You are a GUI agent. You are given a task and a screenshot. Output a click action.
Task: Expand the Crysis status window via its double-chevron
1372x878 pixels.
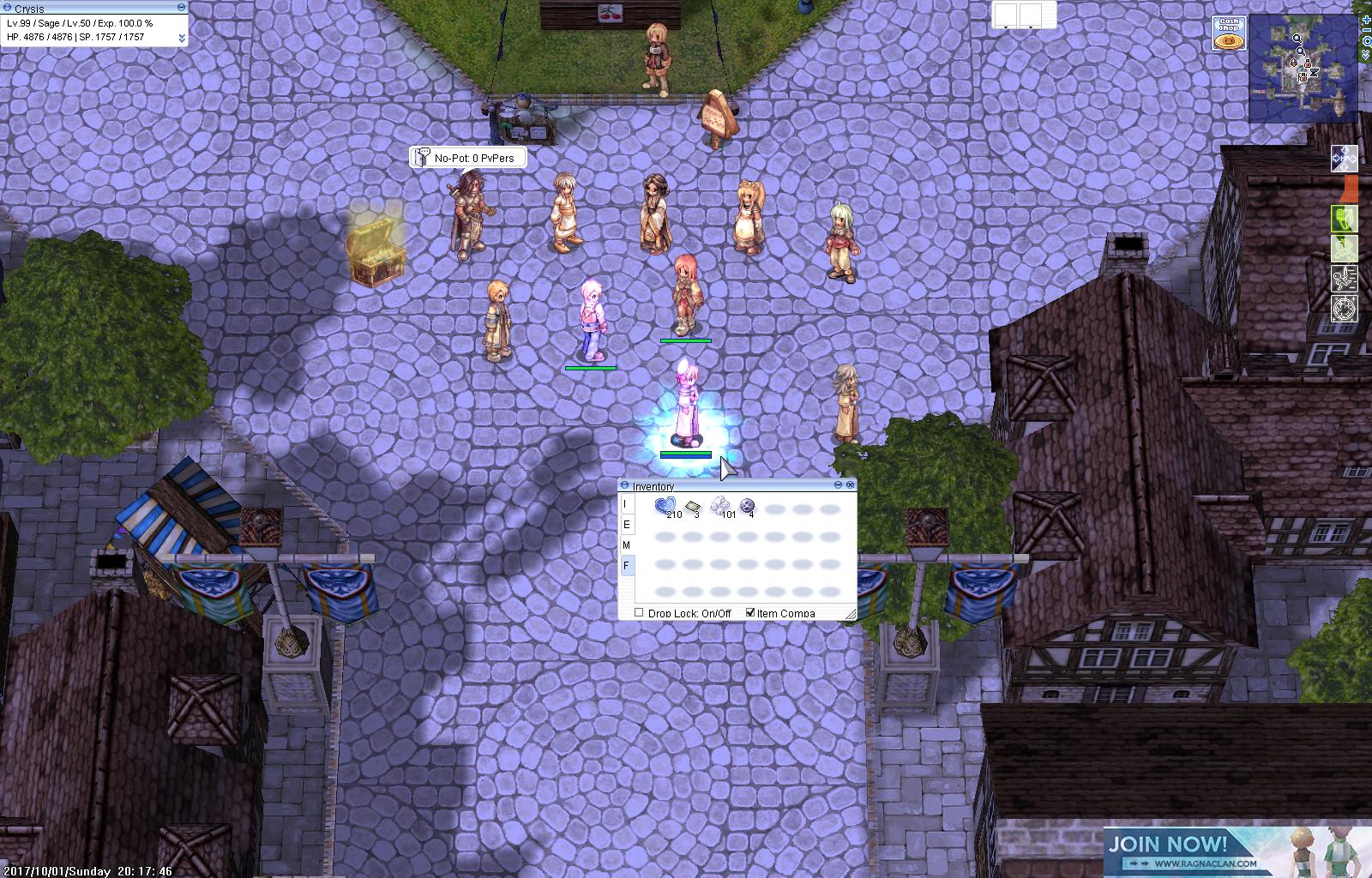coord(182,37)
